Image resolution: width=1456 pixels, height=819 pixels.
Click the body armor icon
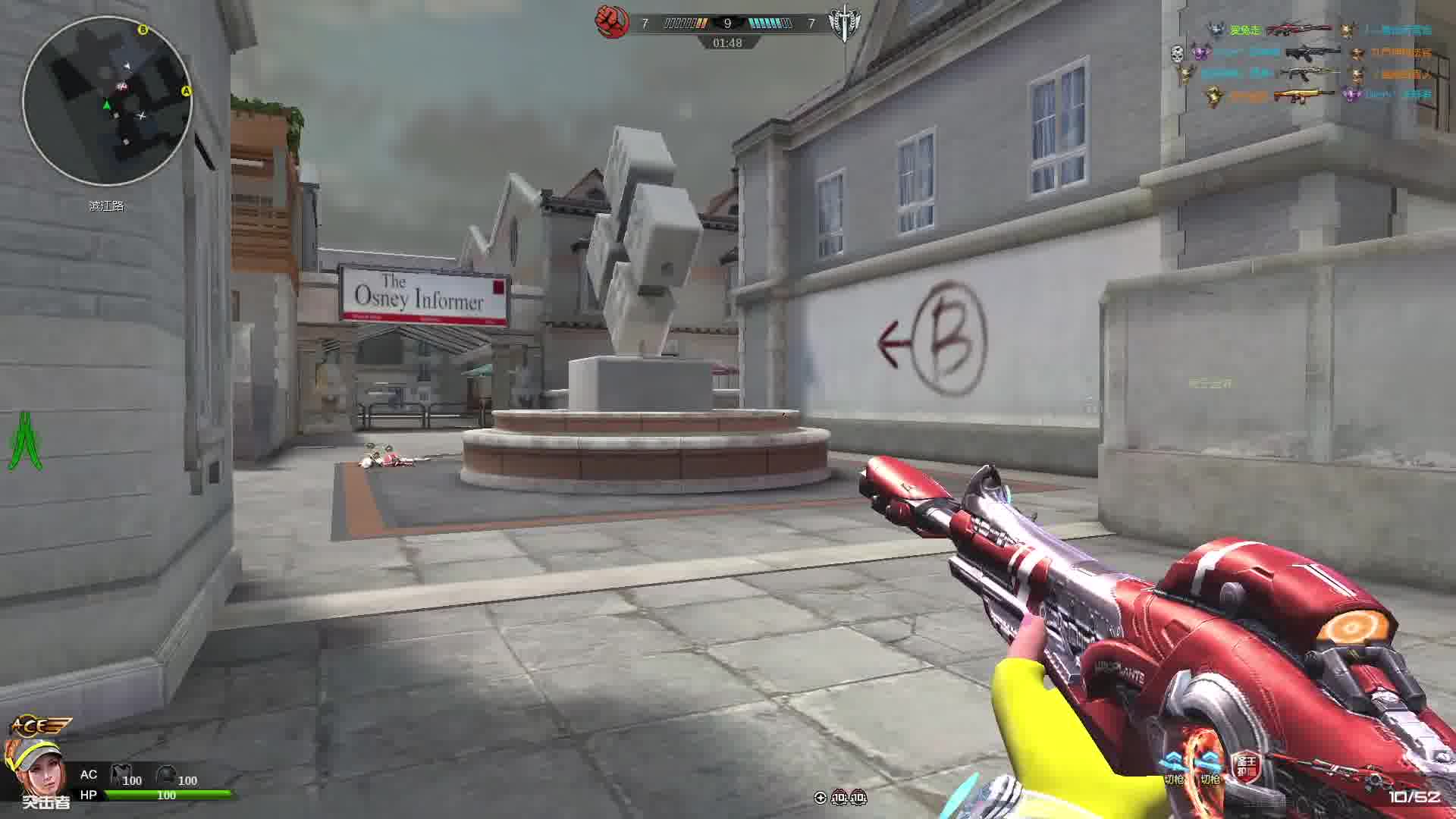(121, 775)
